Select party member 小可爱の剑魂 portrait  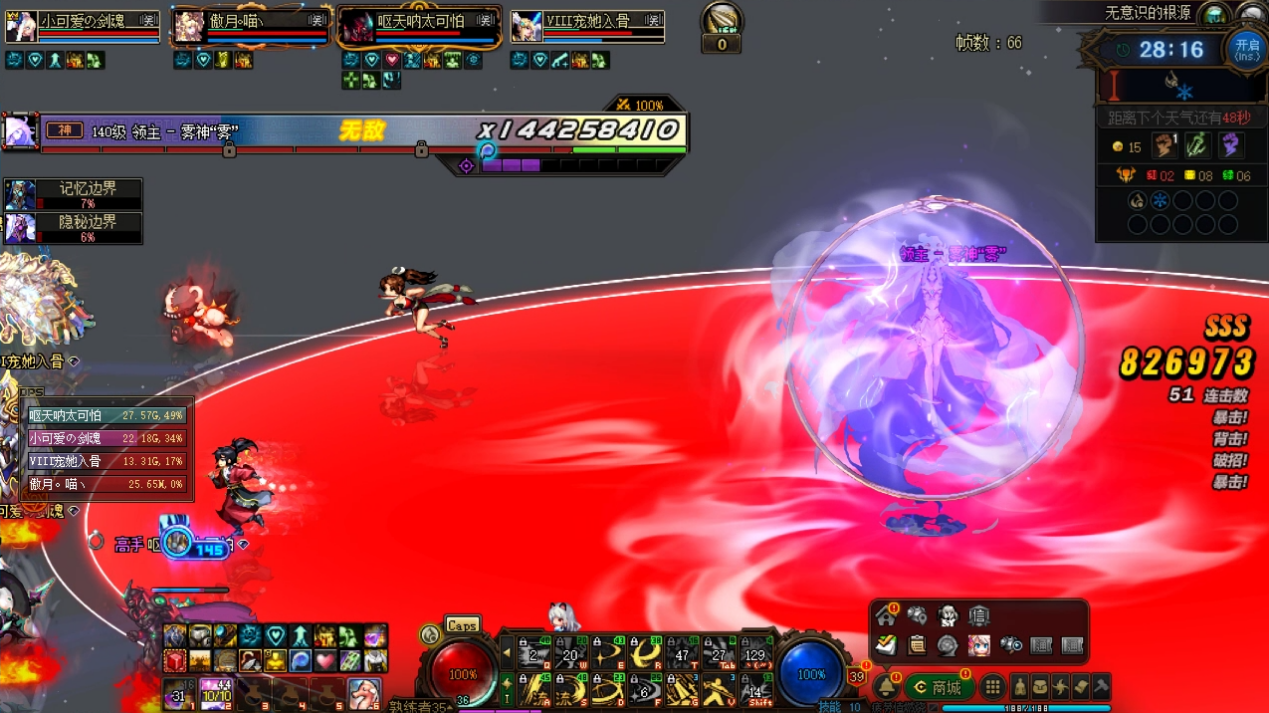21,27
